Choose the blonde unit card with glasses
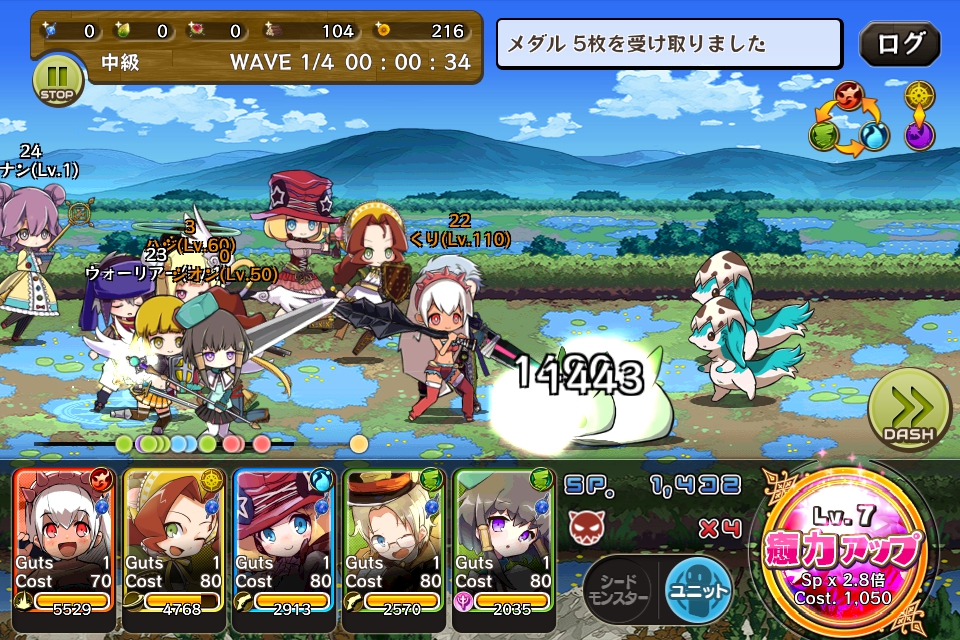The width and height of the screenshot is (960, 640). click(x=395, y=542)
